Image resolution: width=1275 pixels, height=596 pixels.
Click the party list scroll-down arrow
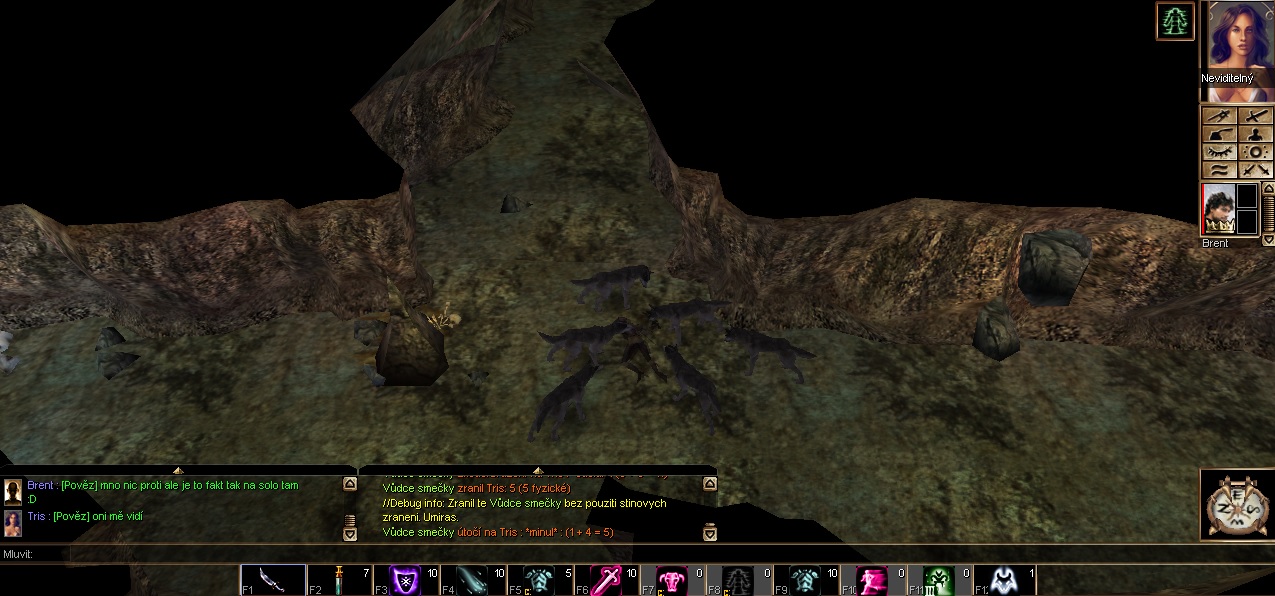pyautogui.click(x=1269, y=240)
